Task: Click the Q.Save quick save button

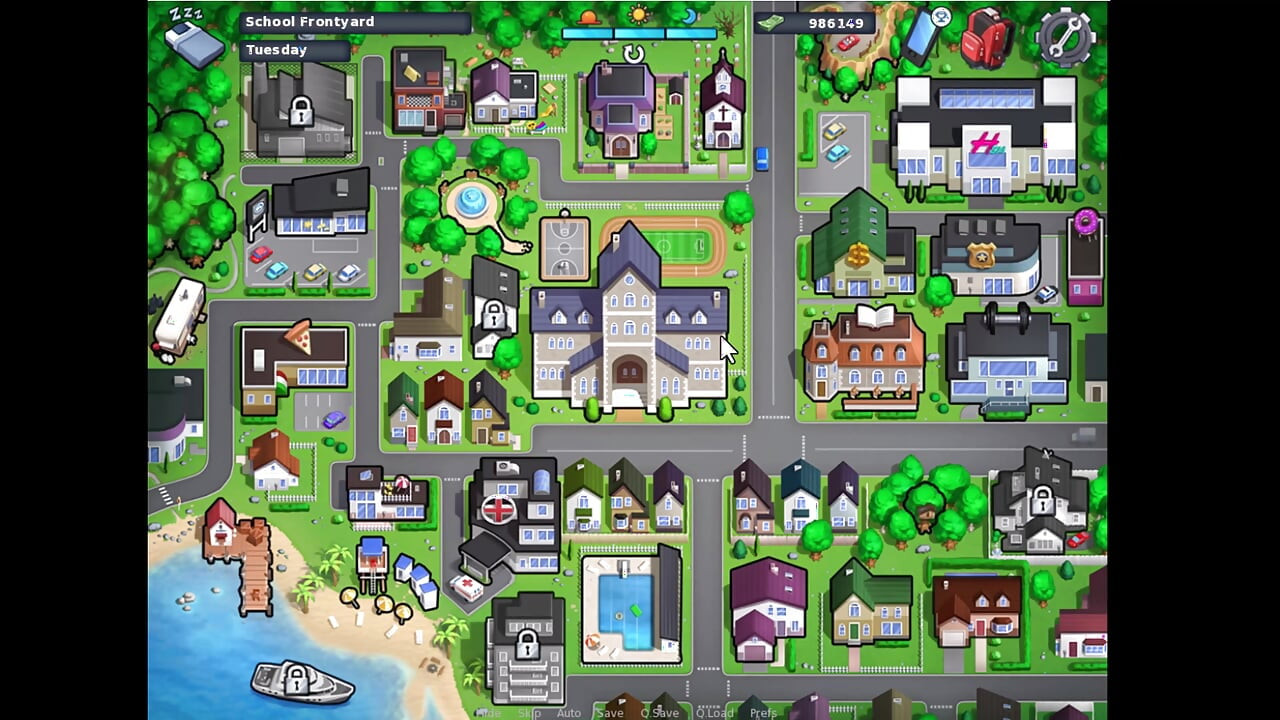Action: pos(659,713)
